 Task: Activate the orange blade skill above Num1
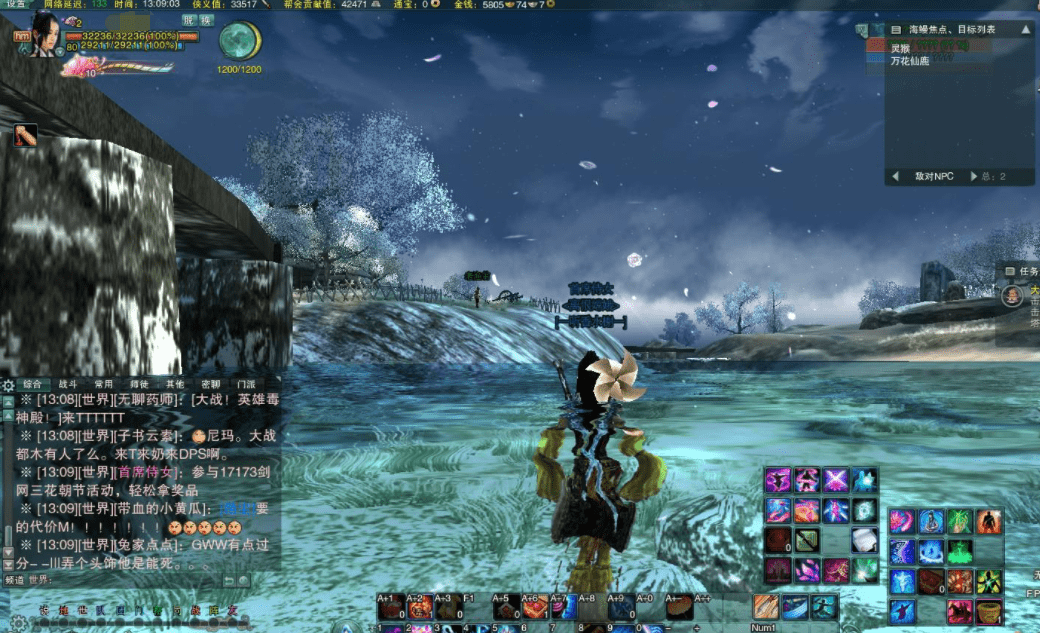pos(766,606)
